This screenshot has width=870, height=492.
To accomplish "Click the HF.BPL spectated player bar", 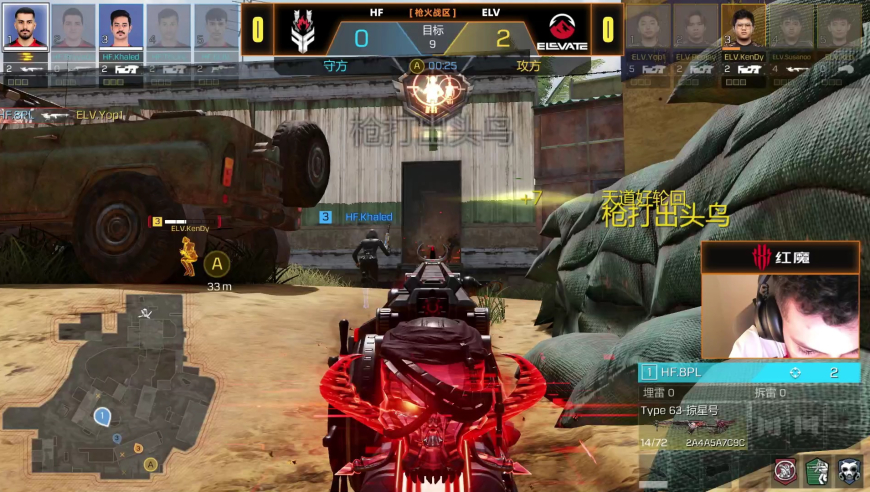I will point(749,372).
